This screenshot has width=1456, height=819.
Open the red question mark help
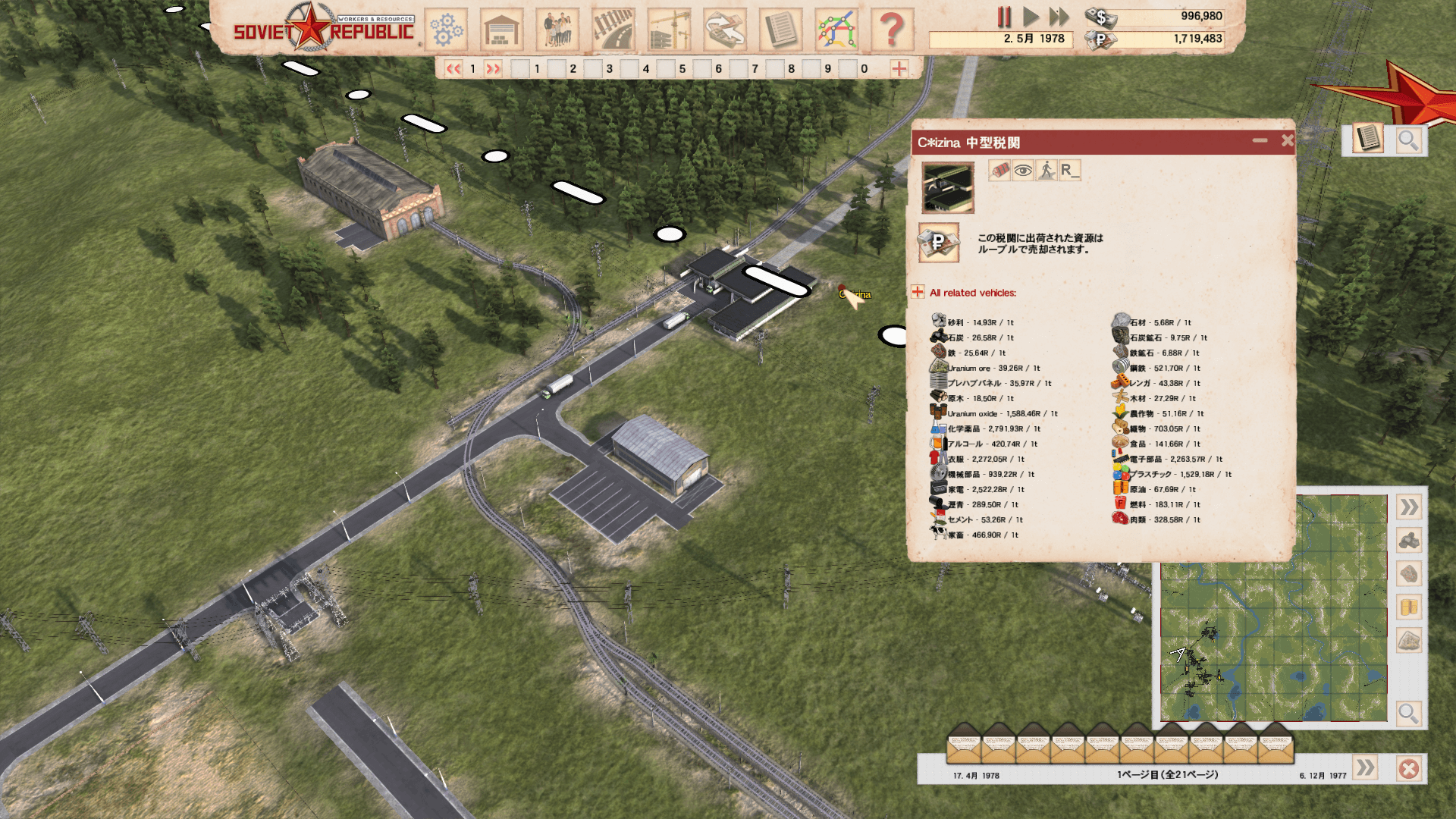pos(892,30)
